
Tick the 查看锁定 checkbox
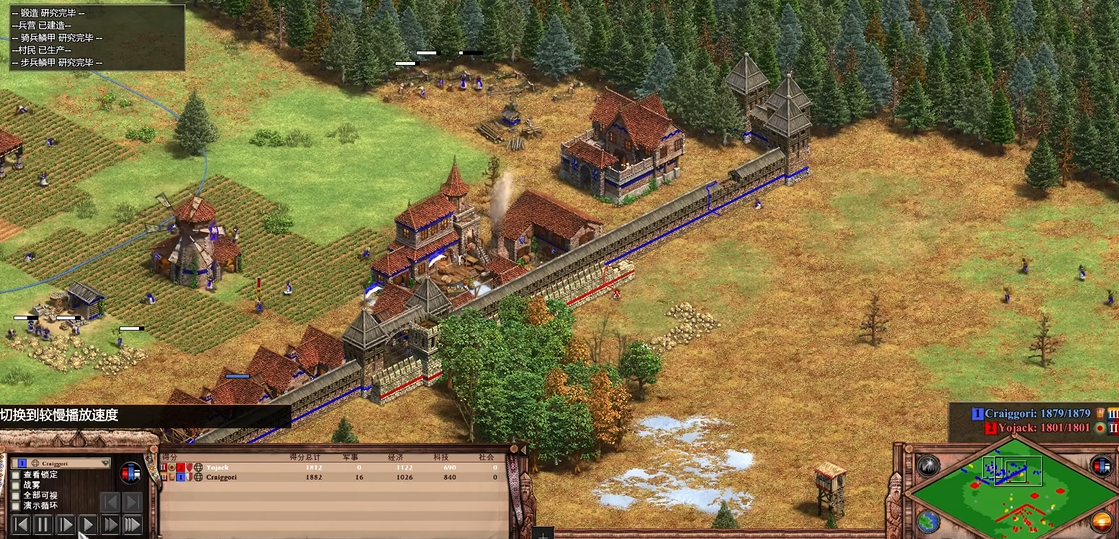click(16, 475)
